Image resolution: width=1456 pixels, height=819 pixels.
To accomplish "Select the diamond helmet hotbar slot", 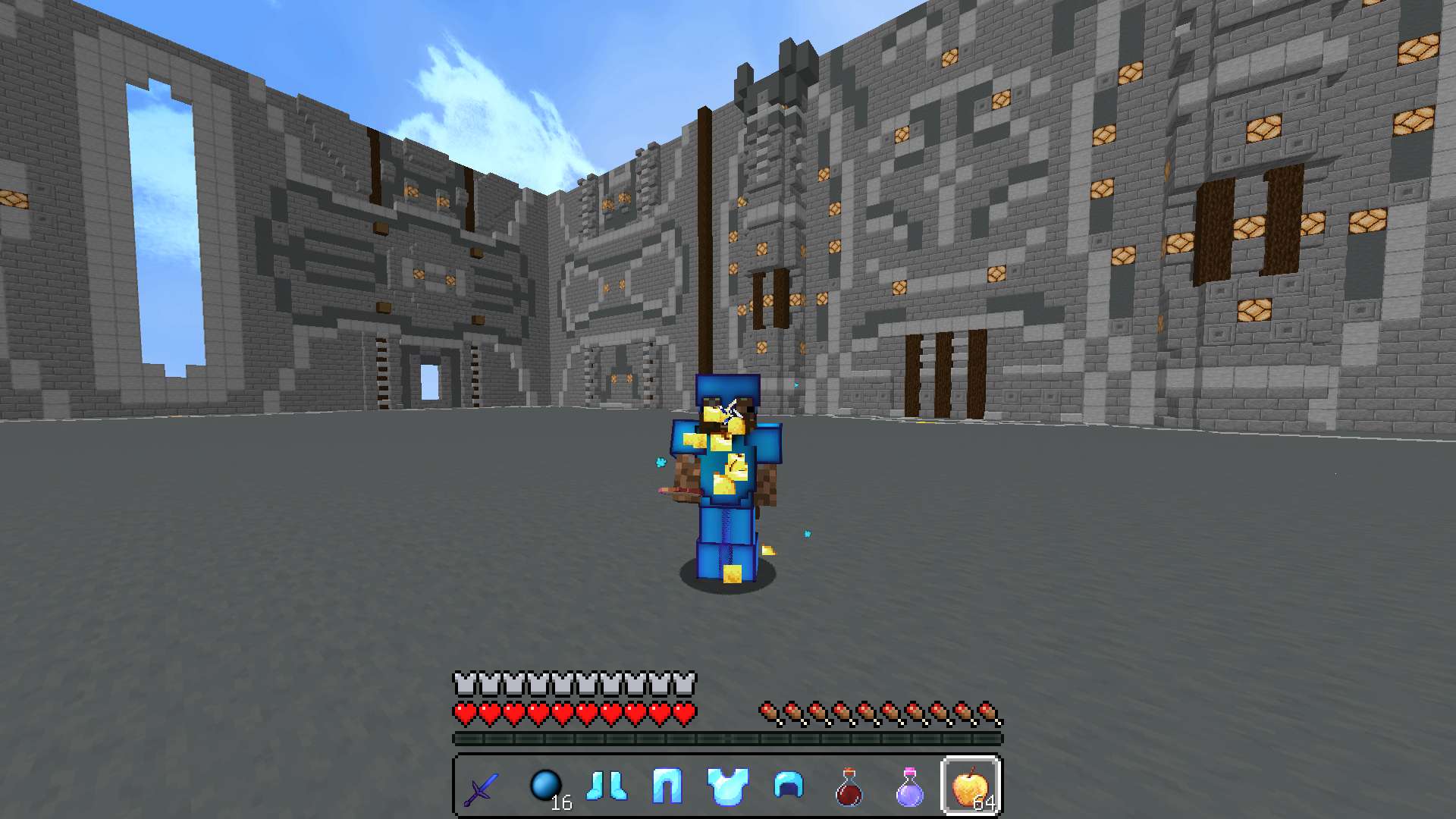I will 788,786.
